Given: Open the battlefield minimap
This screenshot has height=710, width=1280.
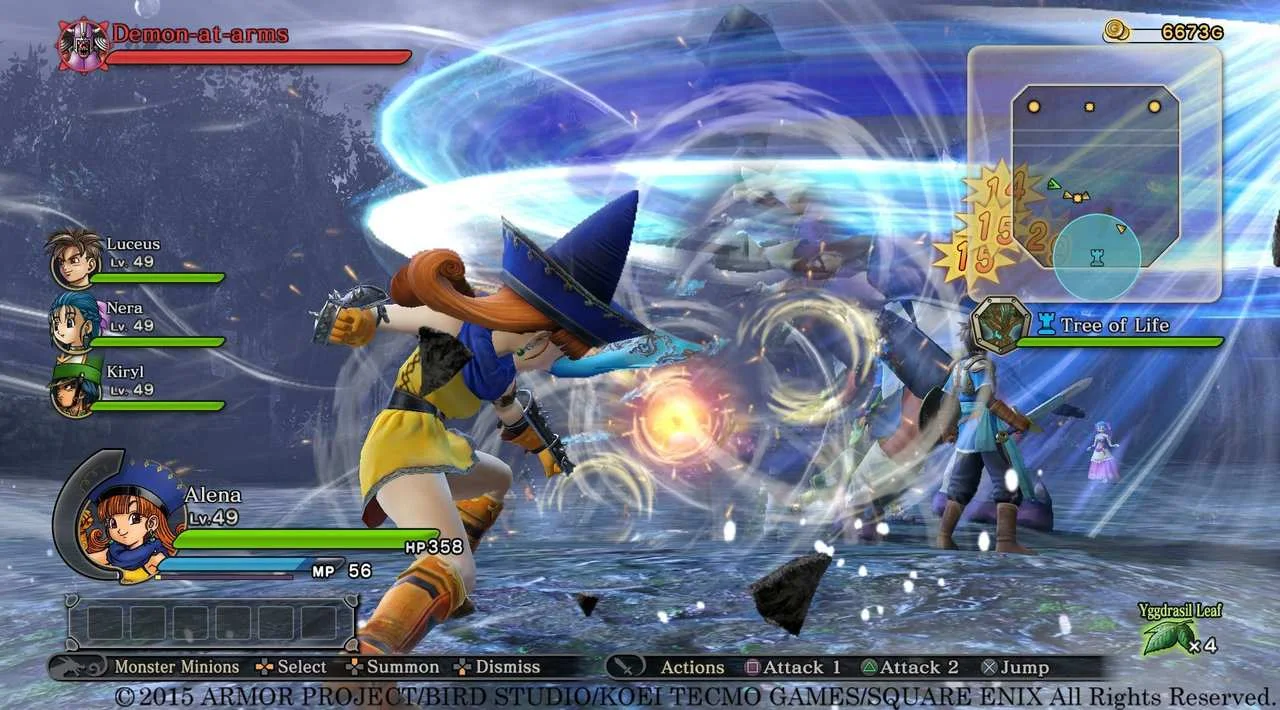Looking at the screenshot, I should (x=1095, y=175).
